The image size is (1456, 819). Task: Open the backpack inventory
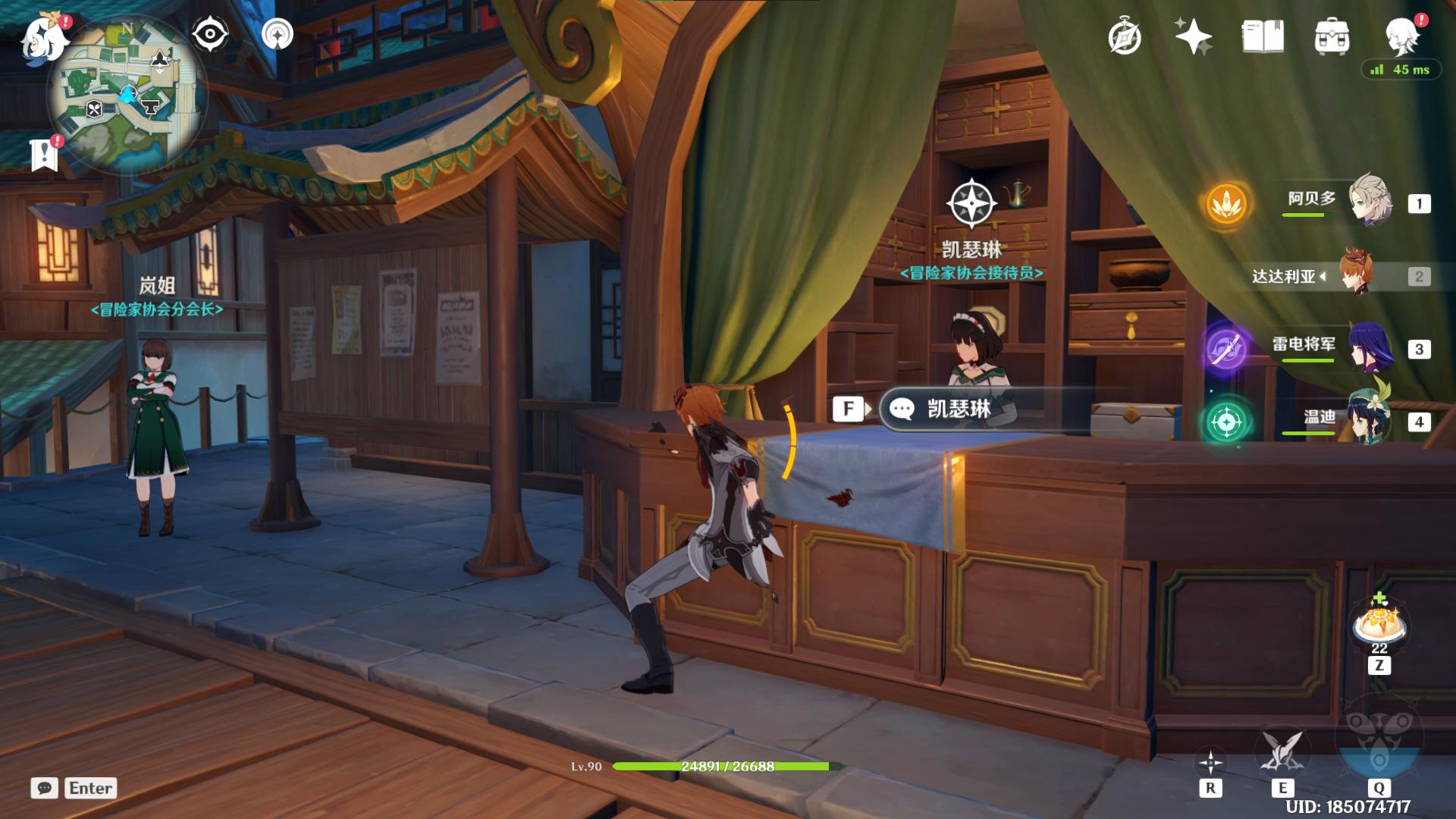coord(1332,36)
